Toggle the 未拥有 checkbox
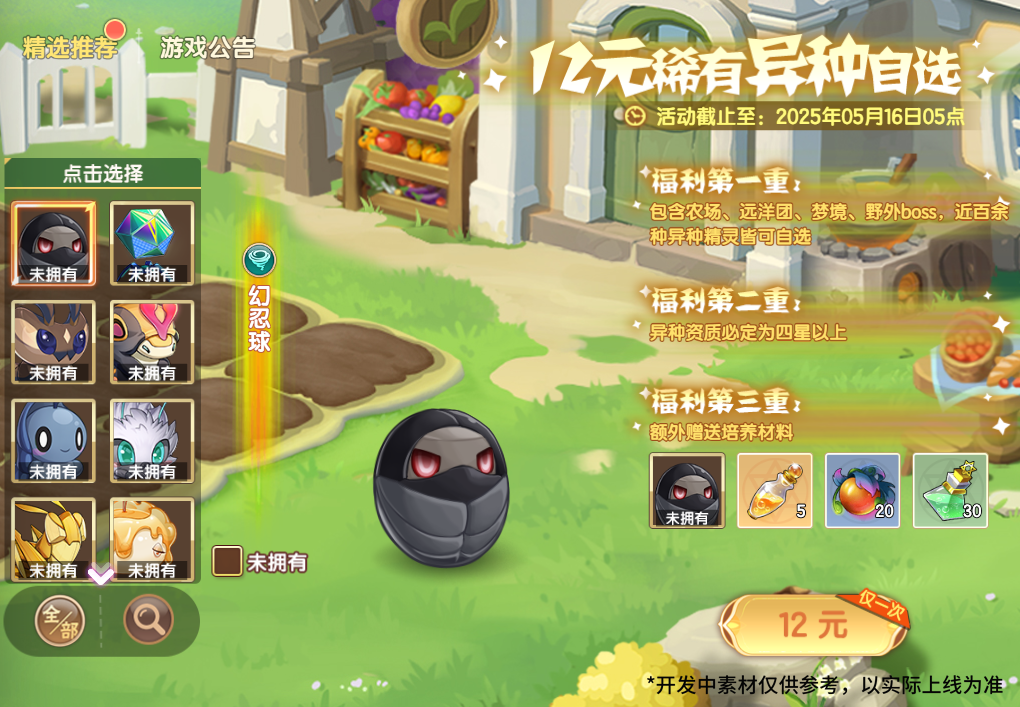The image size is (1020, 707). [227, 562]
